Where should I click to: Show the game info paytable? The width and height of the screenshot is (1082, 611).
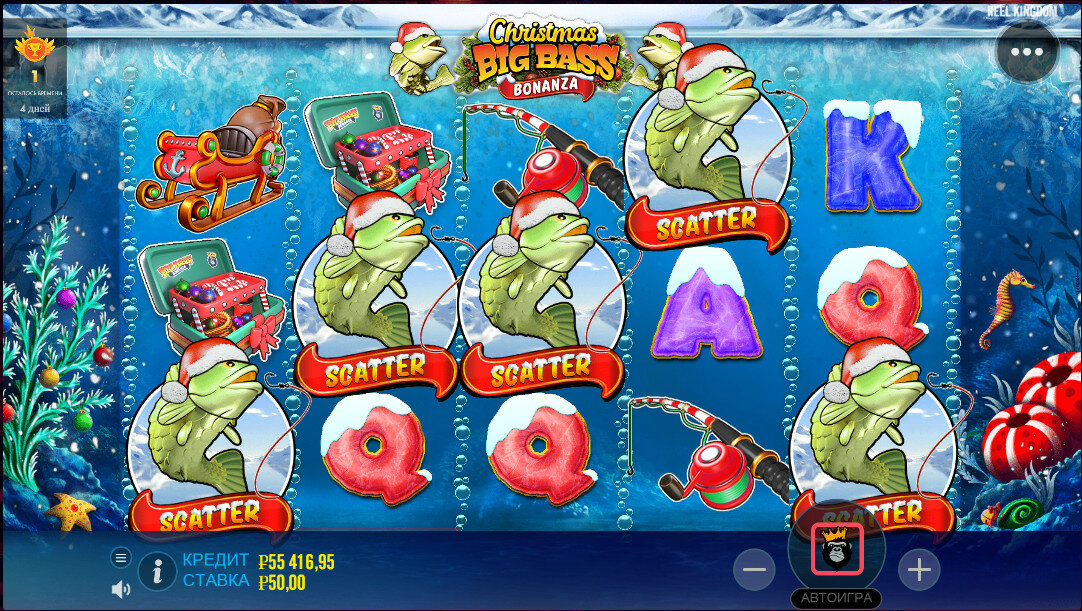click(x=157, y=571)
